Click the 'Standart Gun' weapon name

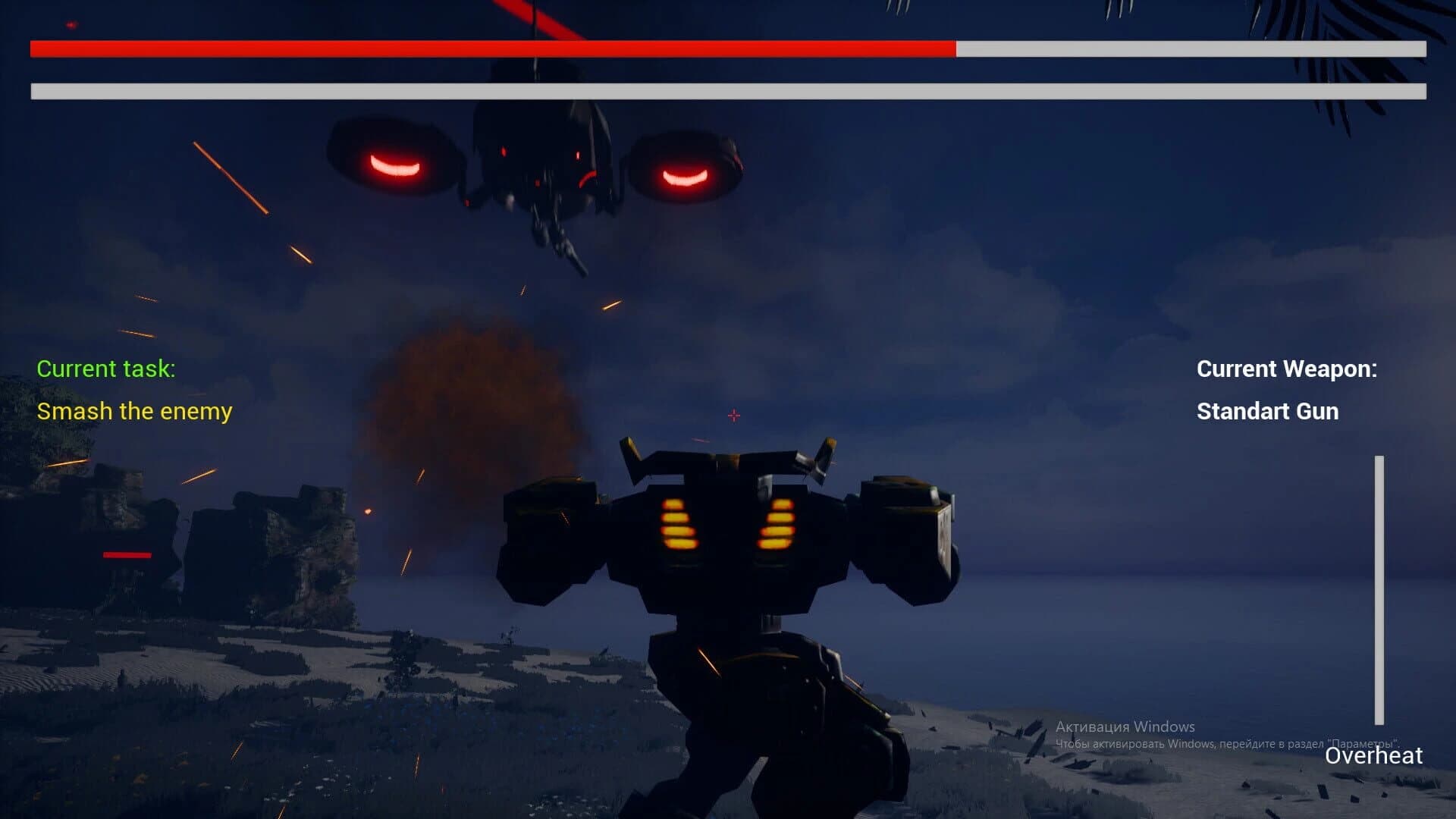pyautogui.click(x=1266, y=412)
